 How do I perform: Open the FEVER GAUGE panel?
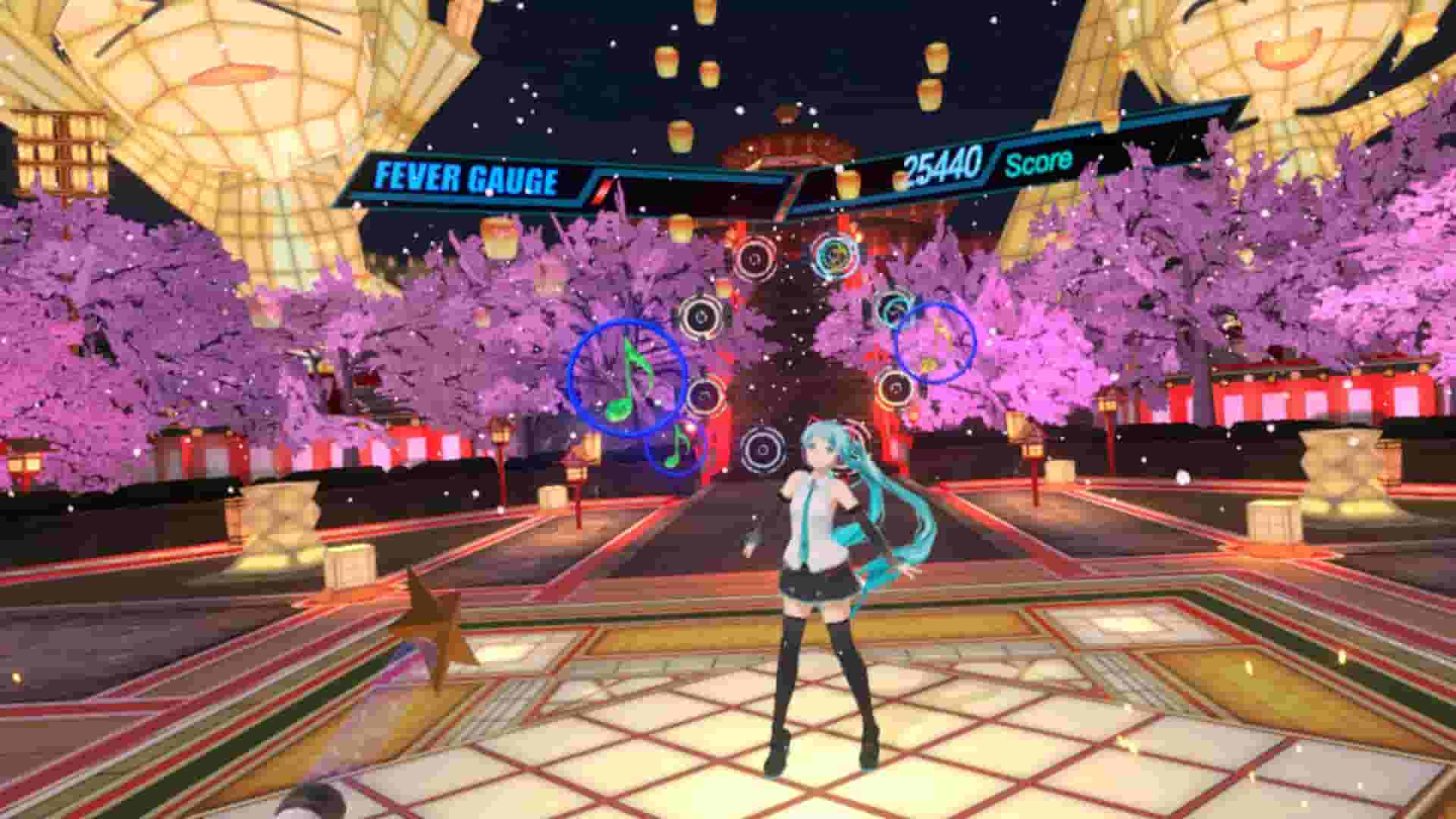coord(466,180)
